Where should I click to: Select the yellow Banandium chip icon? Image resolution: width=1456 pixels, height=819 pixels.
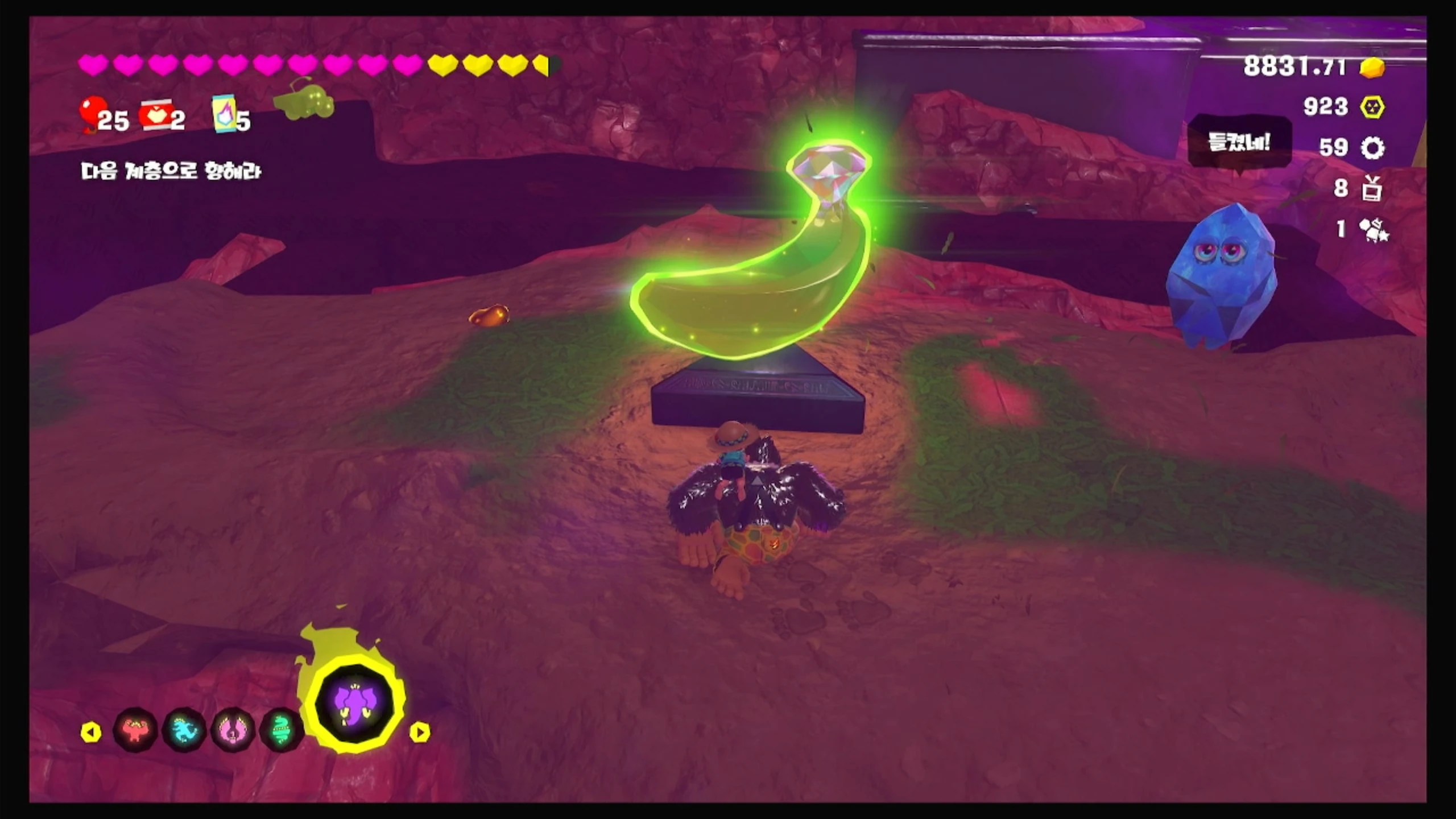[1372, 107]
